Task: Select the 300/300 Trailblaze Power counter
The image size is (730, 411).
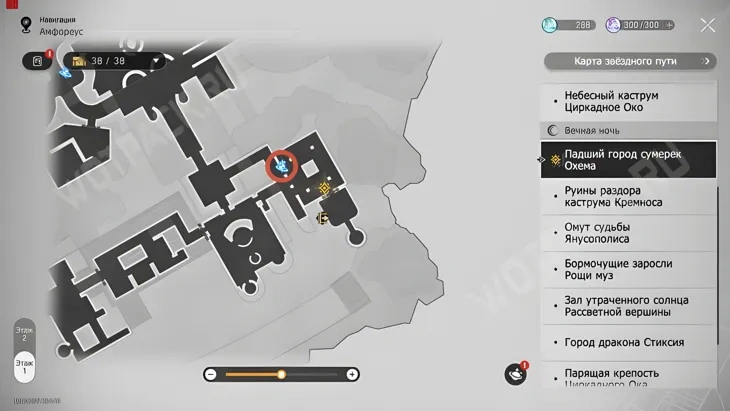Action: 638,25
